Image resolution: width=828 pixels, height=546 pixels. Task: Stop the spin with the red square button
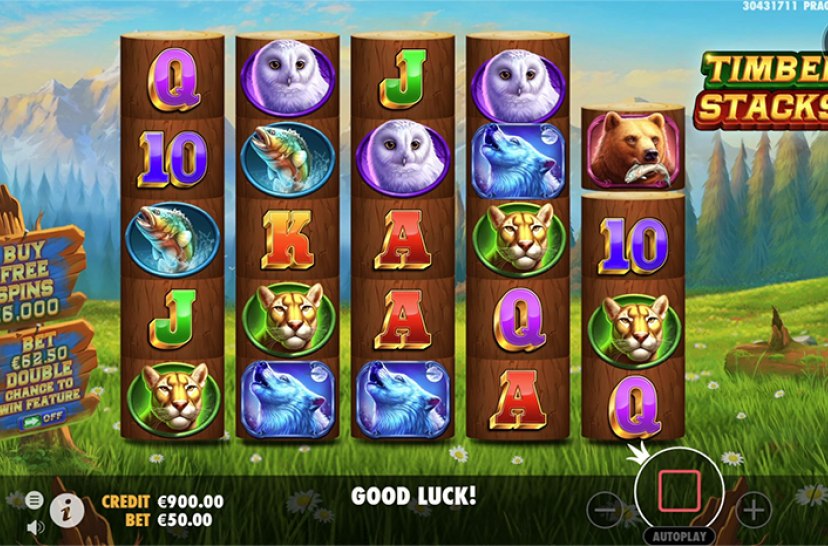click(x=678, y=490)
